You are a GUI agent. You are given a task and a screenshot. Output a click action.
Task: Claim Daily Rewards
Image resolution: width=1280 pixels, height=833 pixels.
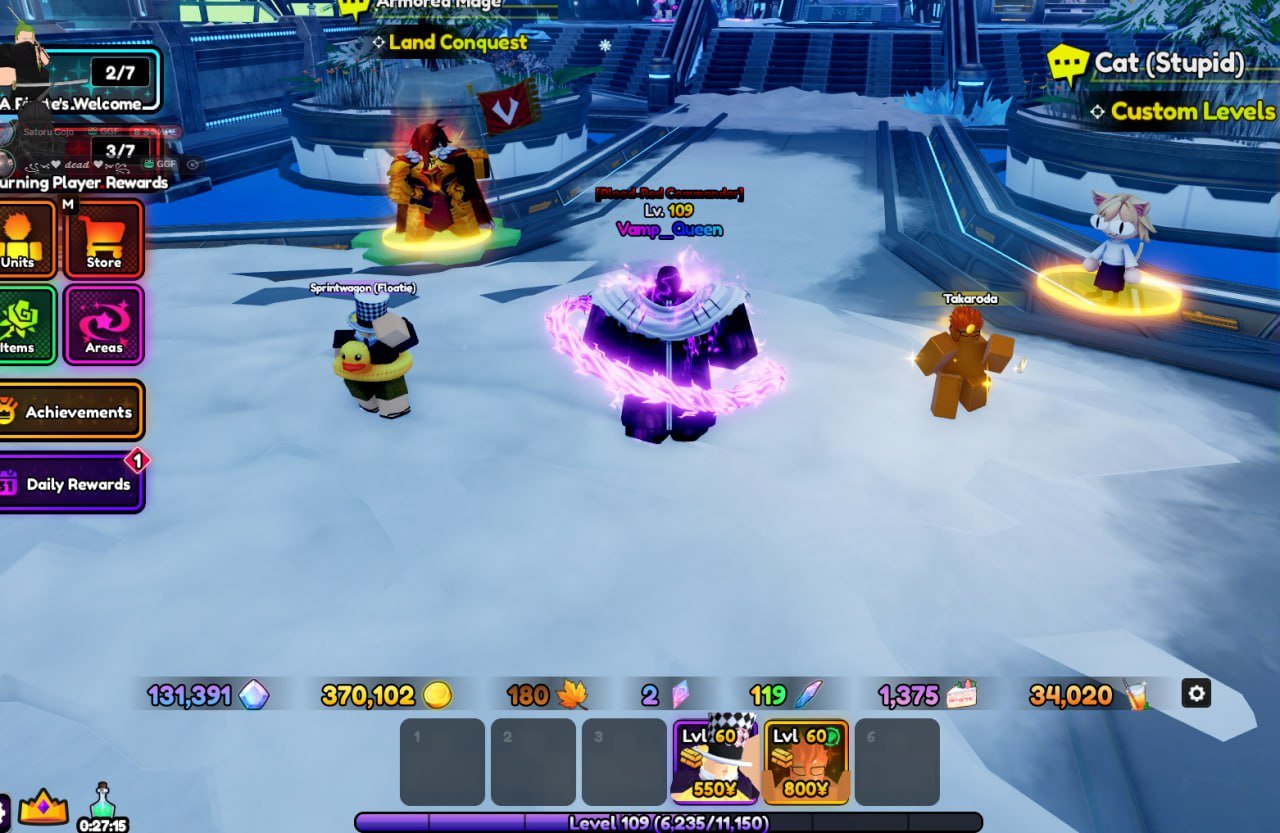click(72, 483)
